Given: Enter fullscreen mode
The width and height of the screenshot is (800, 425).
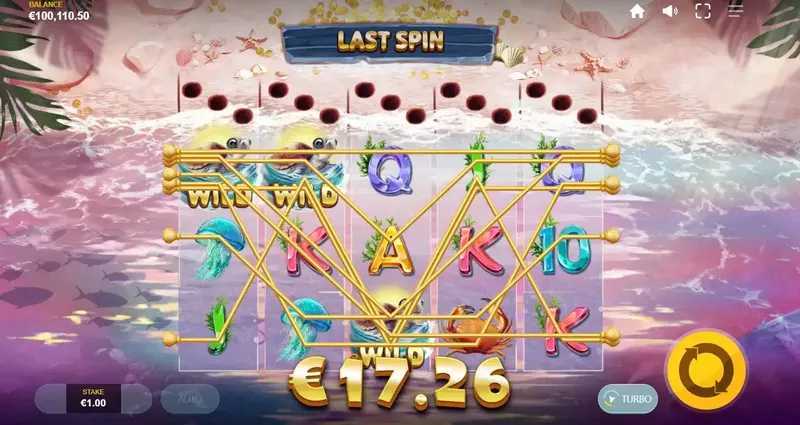Looking at the screenshot, I should pos(702,11).
